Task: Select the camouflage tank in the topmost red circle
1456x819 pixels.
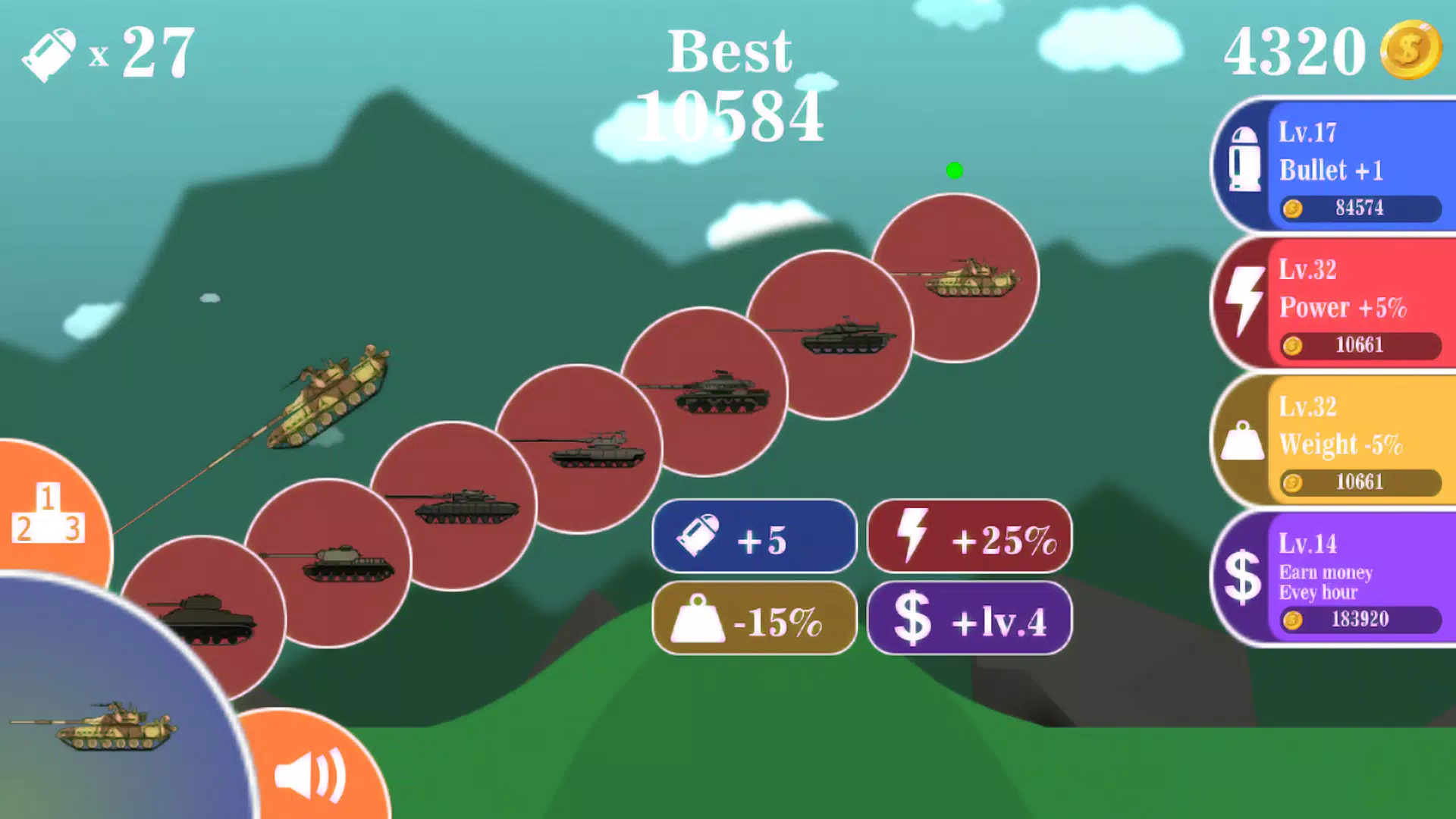Action: click(x=955, y=278)
